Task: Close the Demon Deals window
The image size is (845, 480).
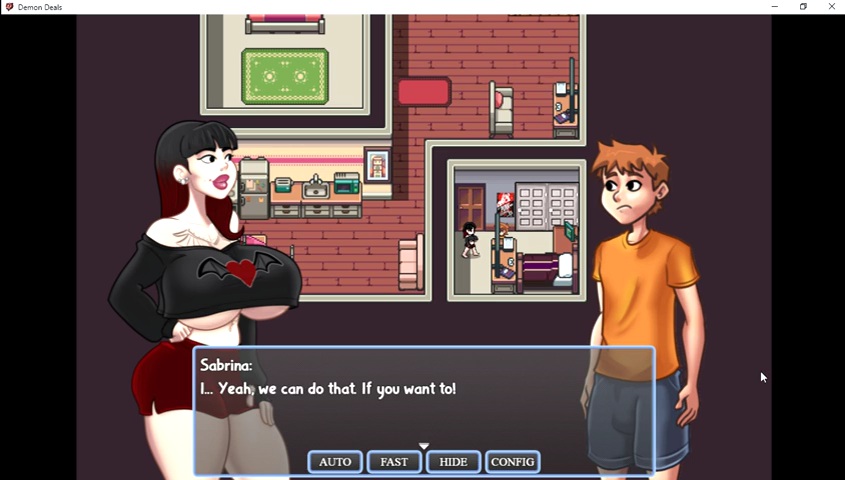Action: coord(831,7)
